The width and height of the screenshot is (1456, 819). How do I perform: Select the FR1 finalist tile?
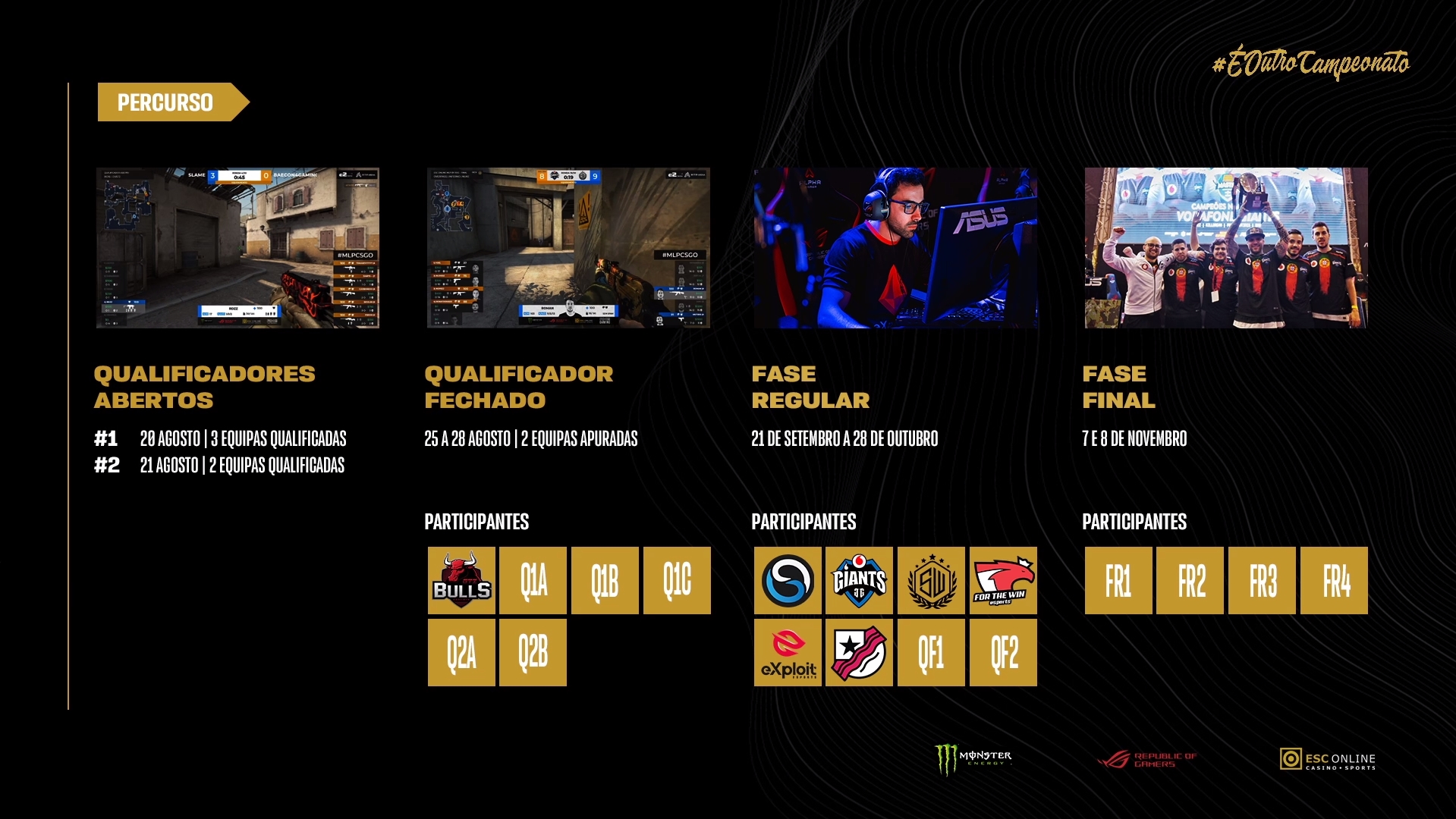pos(1118,581)
